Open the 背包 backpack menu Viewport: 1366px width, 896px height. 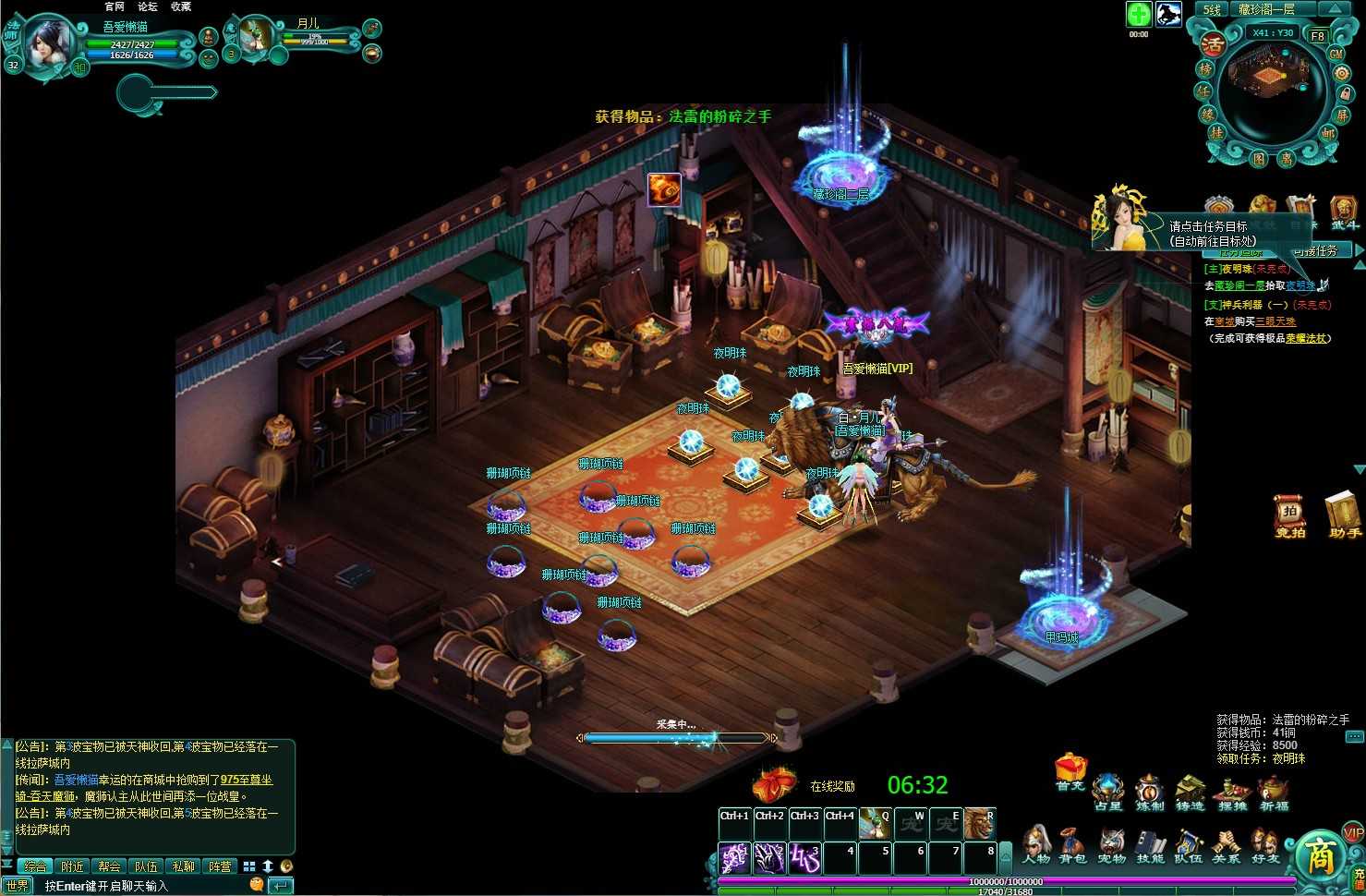point(1072,845)
